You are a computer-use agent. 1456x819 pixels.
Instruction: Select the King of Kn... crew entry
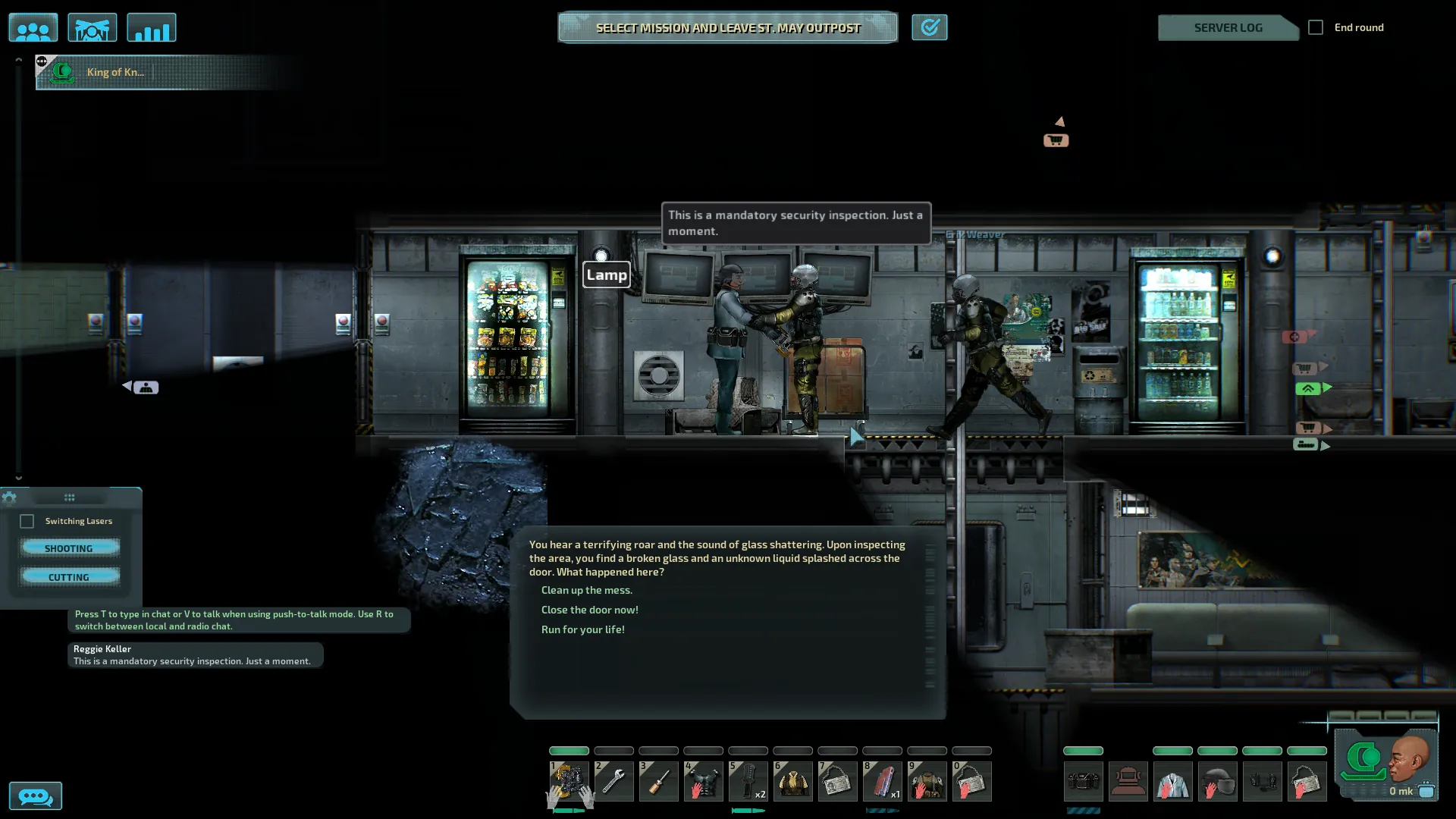tap(114, 72)
